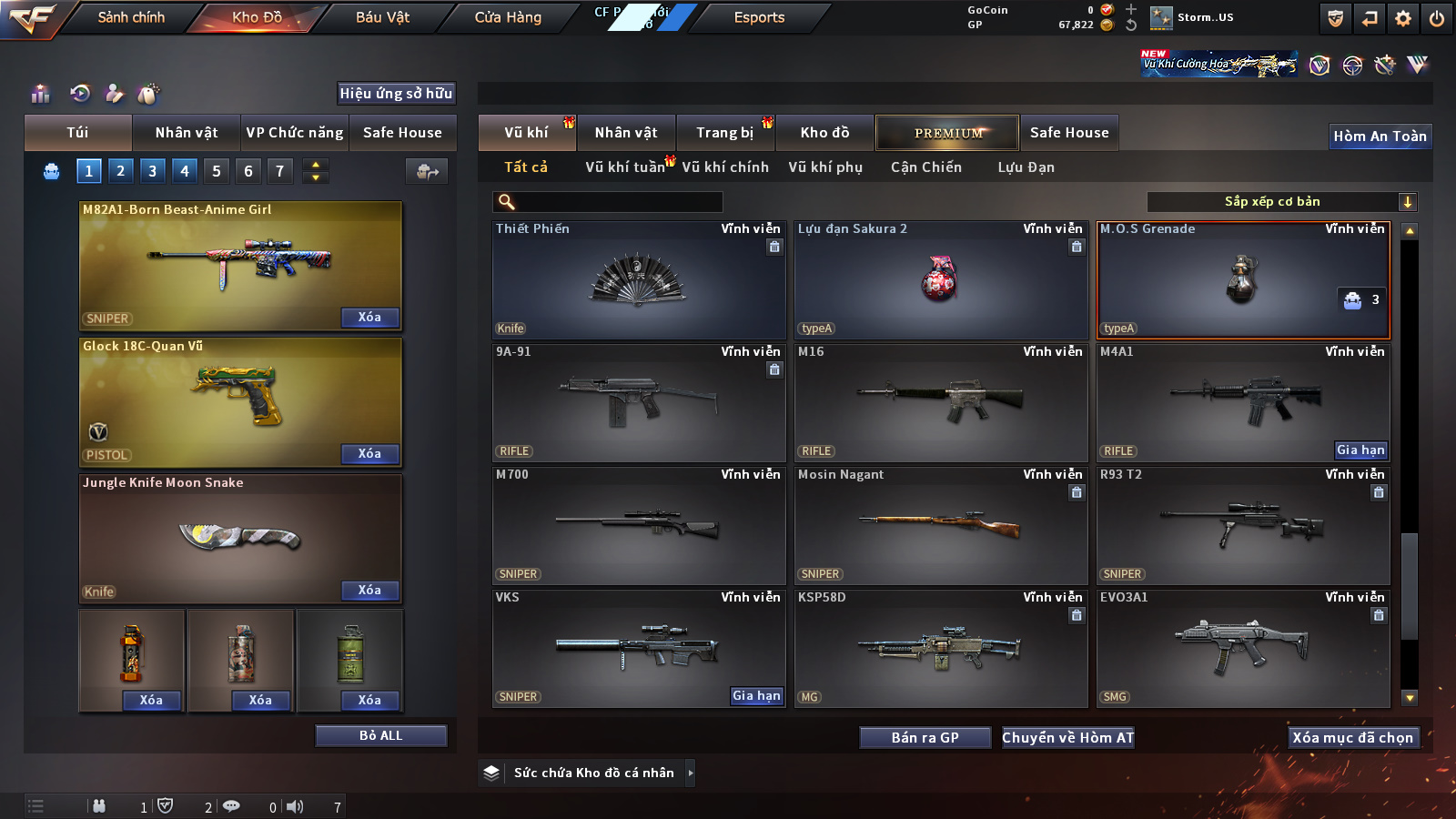
Task: Click Chuyển về Hòm AT button
Action: tap(1067, 738)
